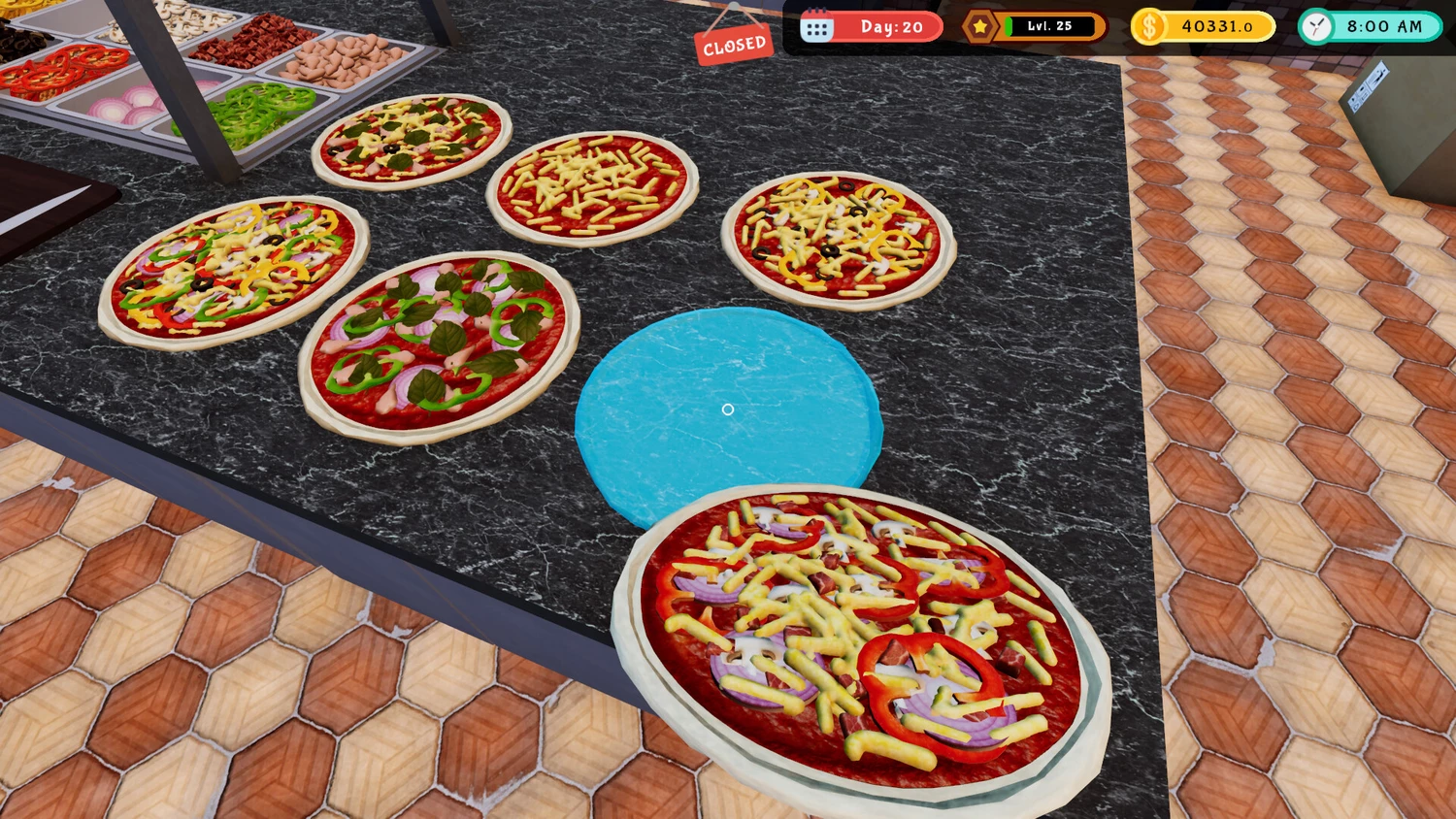Viewport: 1456px width, 819px height.
Task: Select the star level badge icon
Action: coord(980,27)
